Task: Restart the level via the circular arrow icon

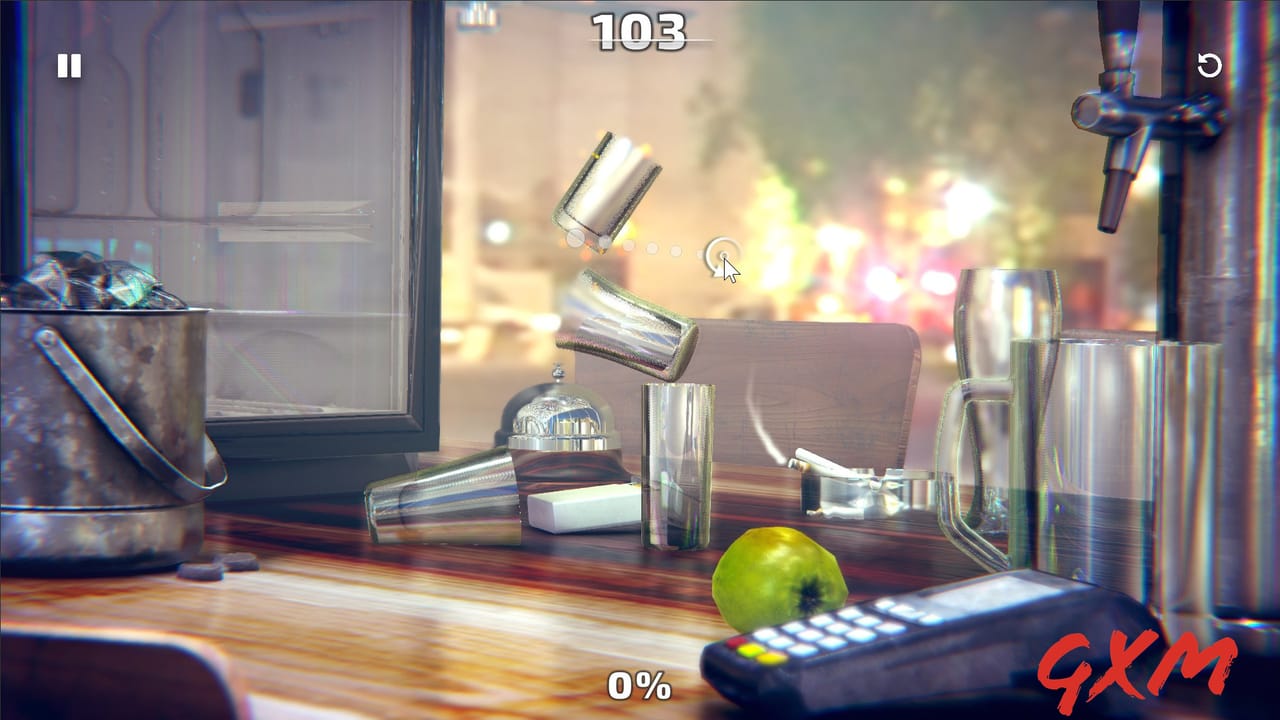Action: pos(1211,66)
